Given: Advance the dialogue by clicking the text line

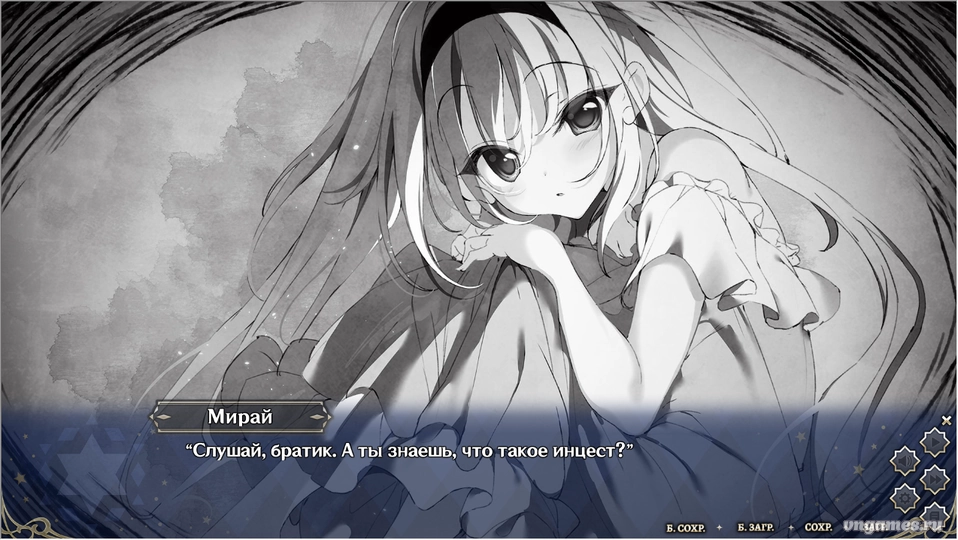Looking at the screenshot, I should click(x=411, y=451).
